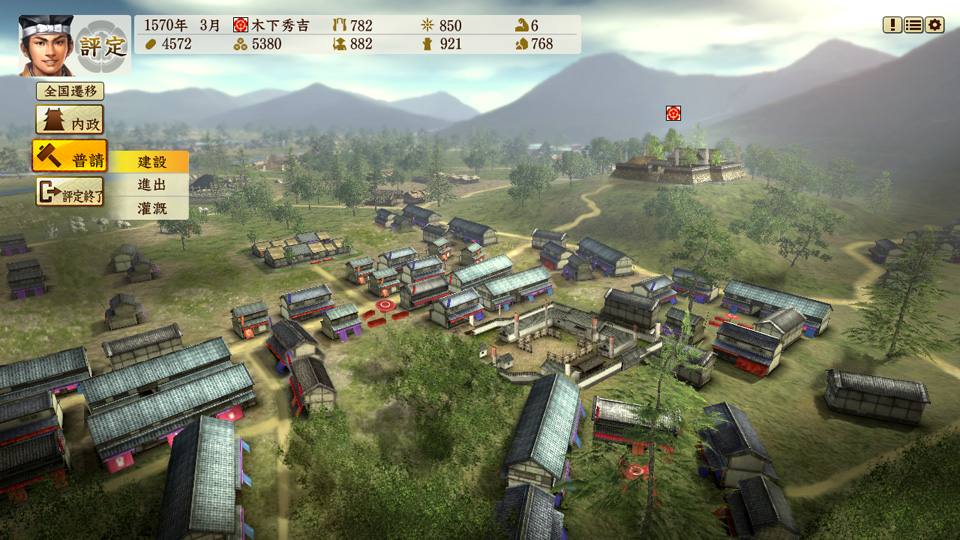Screen dimensions: 960x540
Task: End the council with 評定終了
Action: [x=70, y=191]
